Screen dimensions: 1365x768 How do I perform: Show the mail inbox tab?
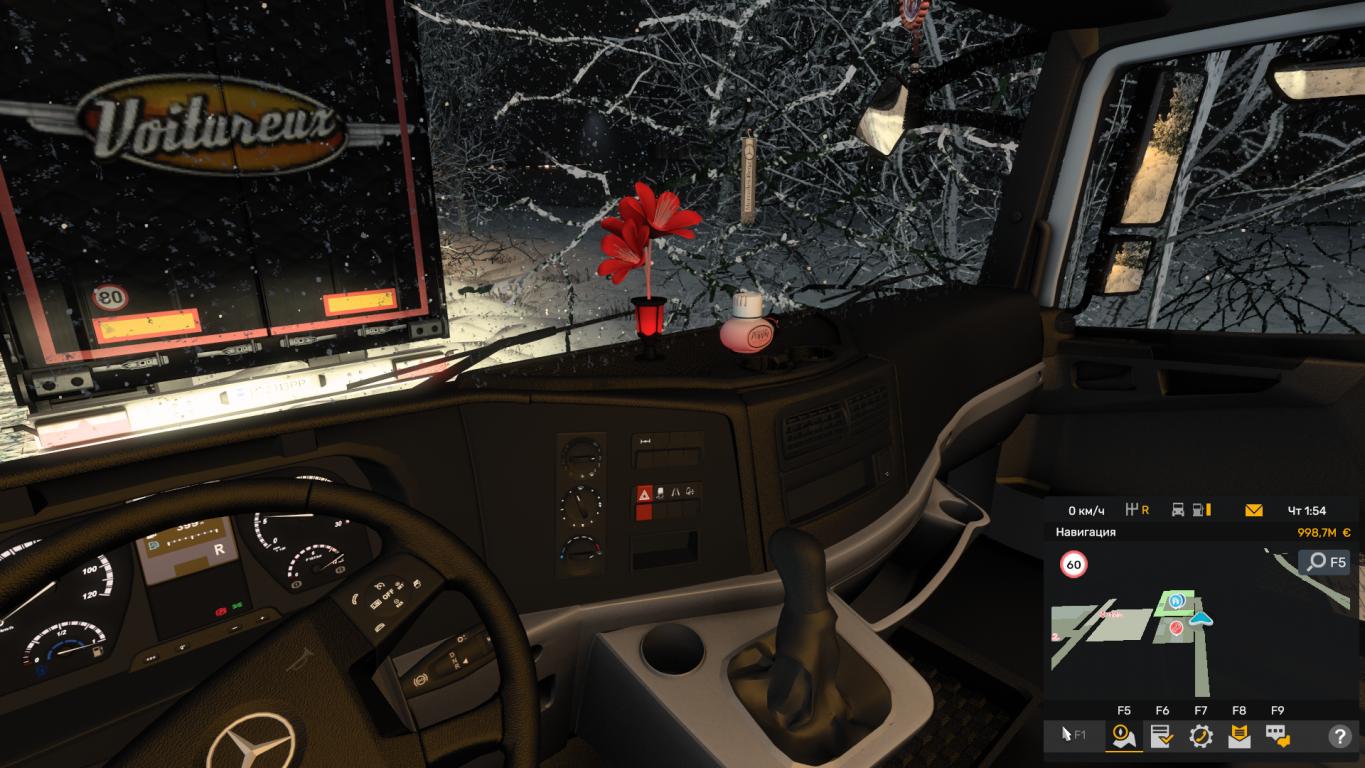1239,737
